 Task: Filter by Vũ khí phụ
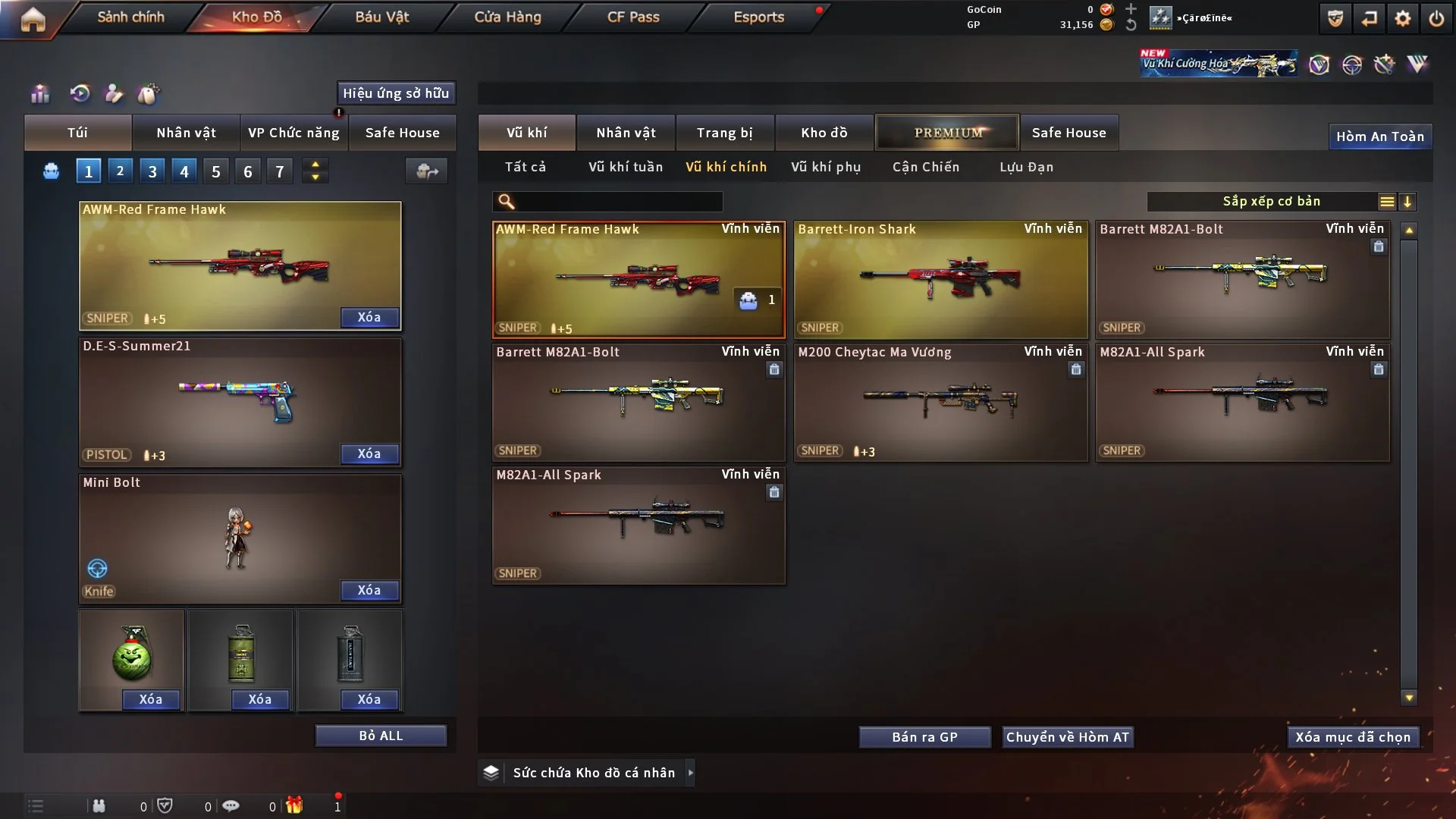click(x=826, y=167)
